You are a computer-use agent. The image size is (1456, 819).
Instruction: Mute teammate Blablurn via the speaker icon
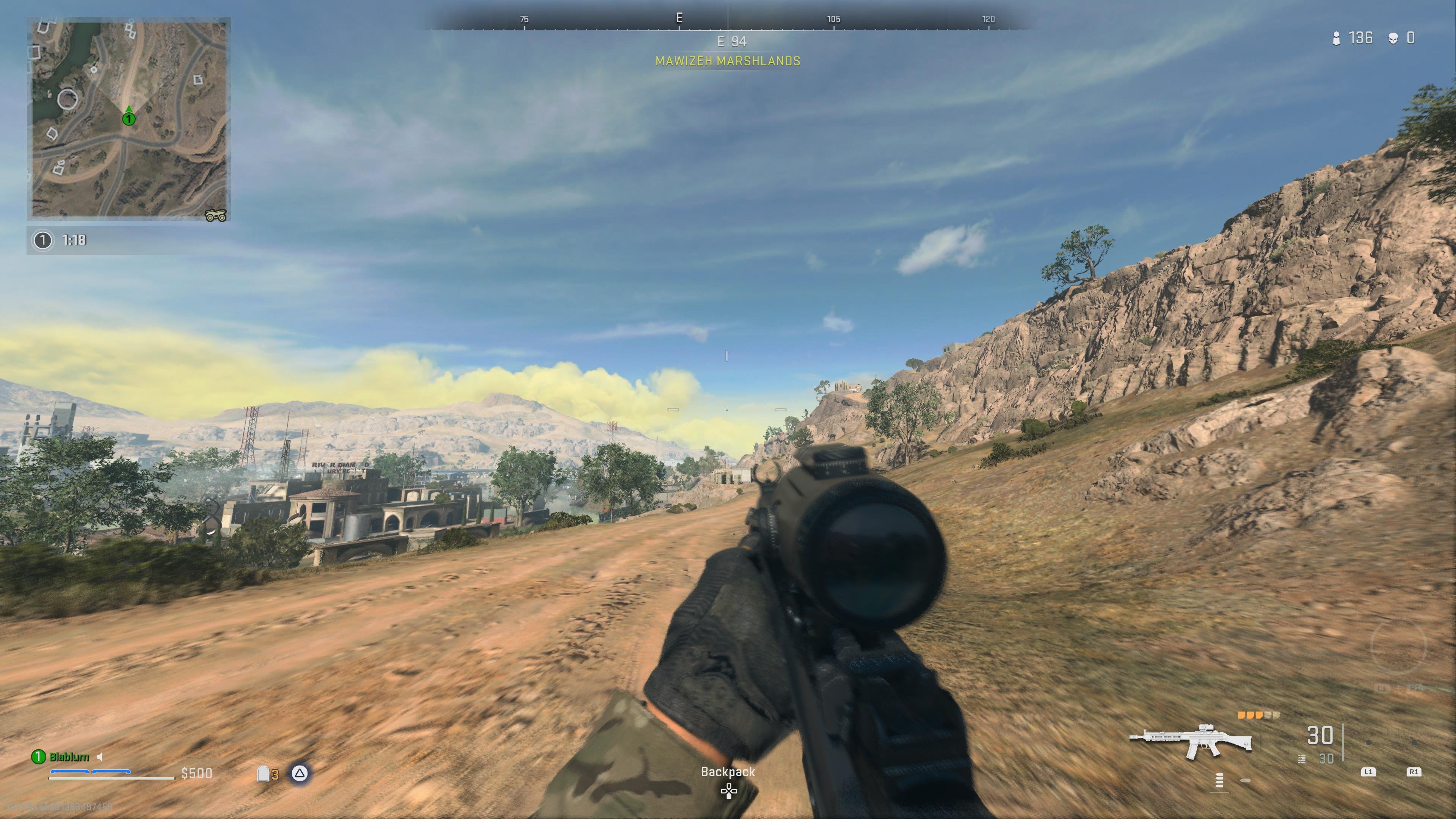coord(100,758)
